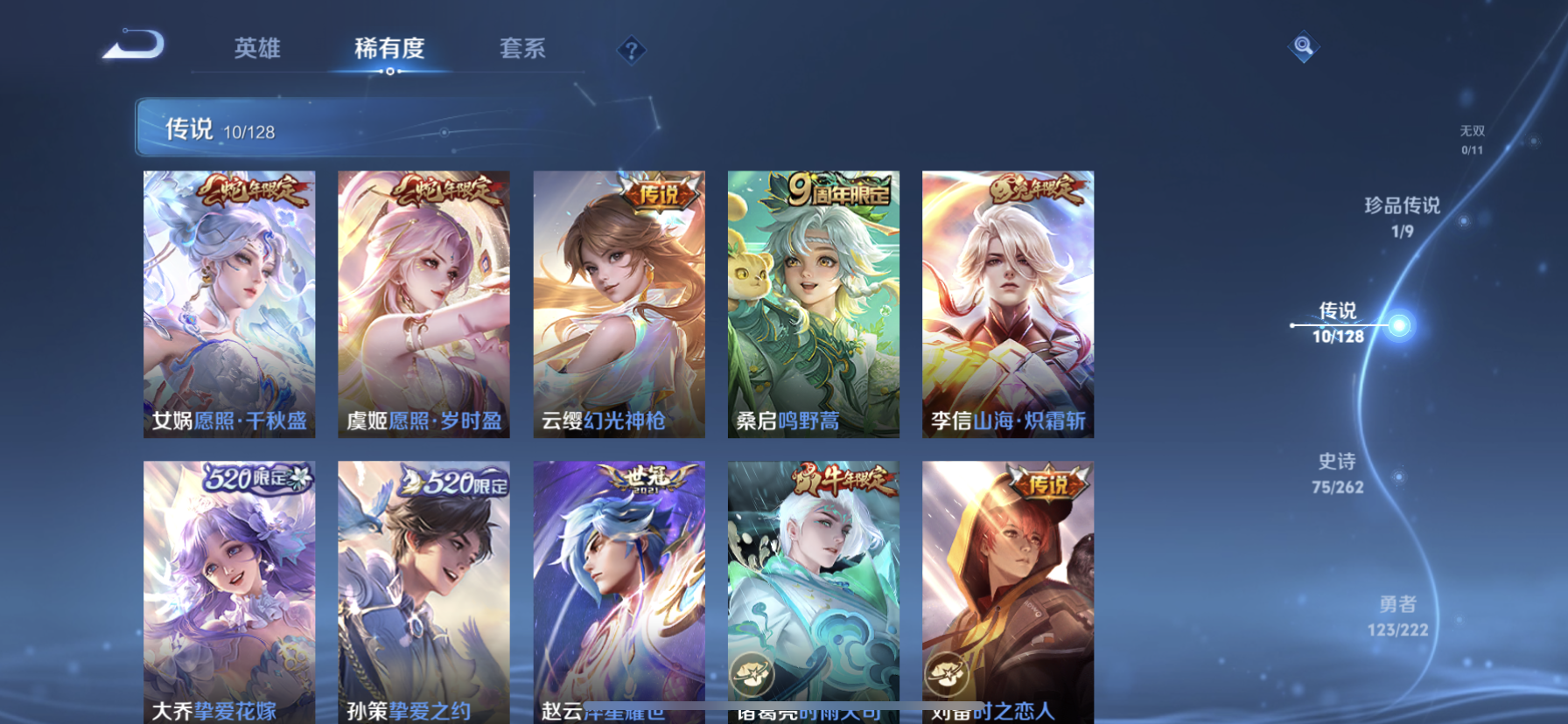The width and height of the screenshot is (1568, 724).
Task: Jump to 珍品传说 rarity category
Action: click(1402, 216)
